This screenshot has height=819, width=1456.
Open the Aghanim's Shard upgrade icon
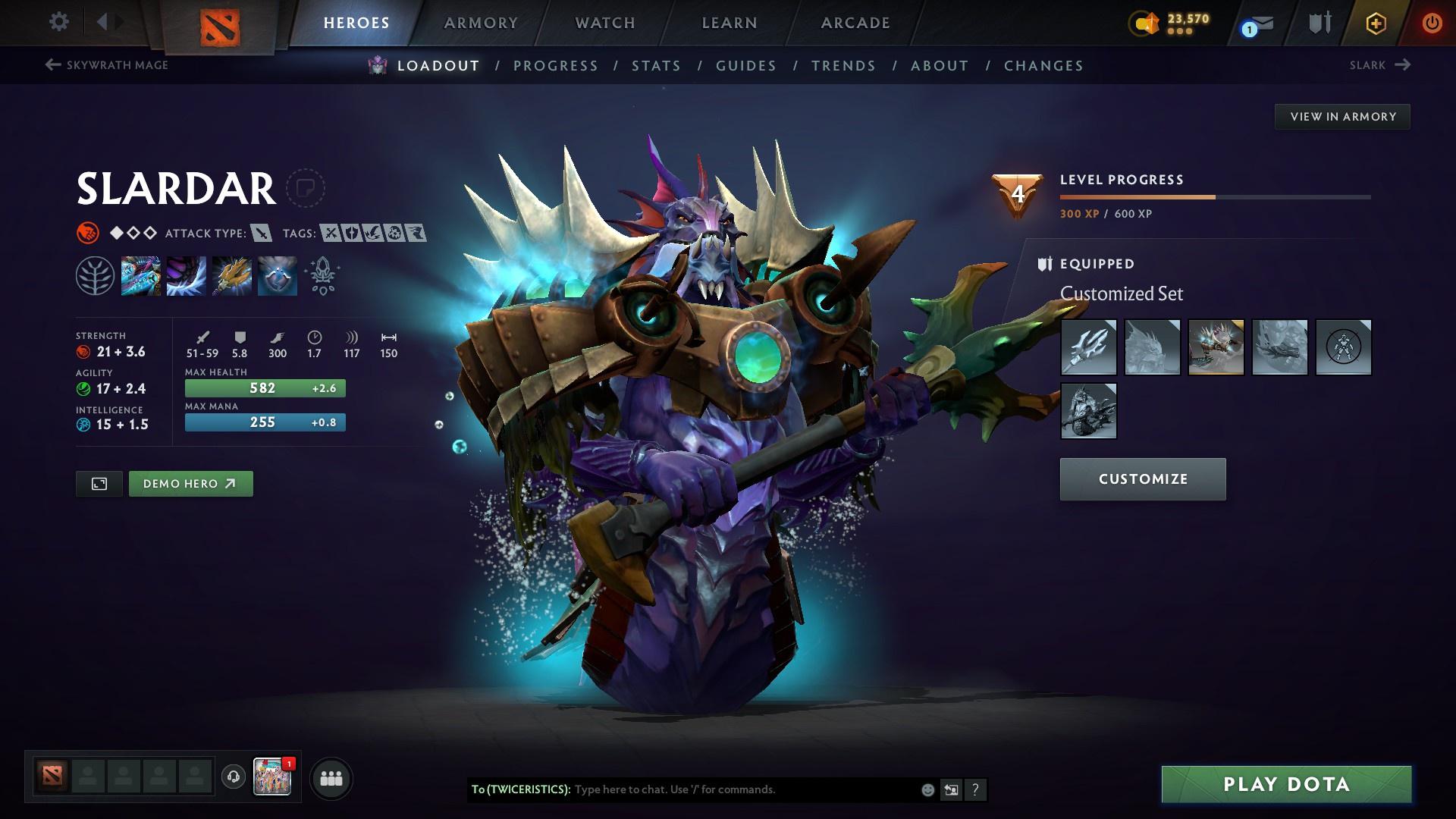click(322, 275)
